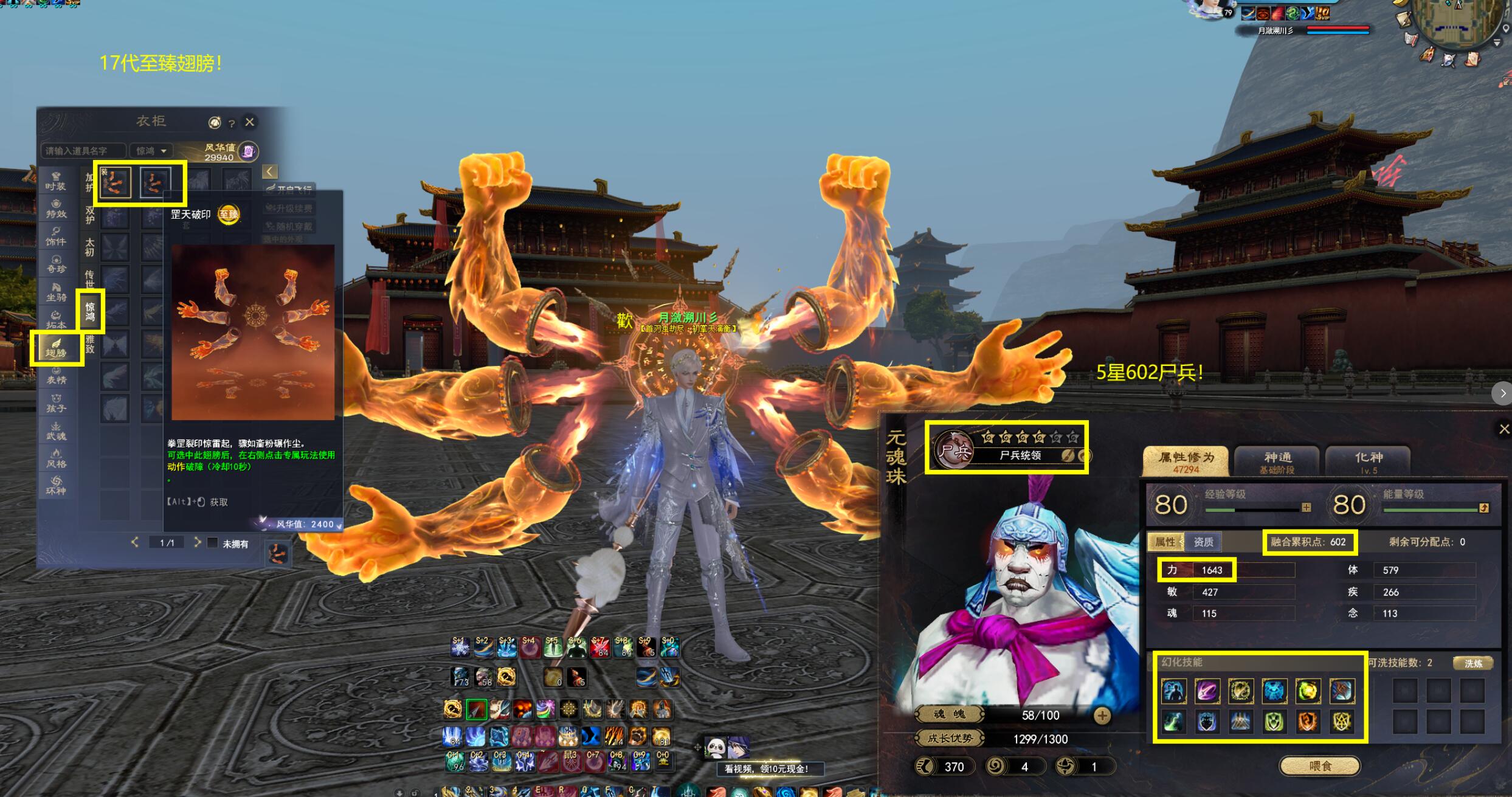Open the 惊鸿 filter dropdown
Image resolution: width=1512 pixels, height=797 pixels.
click(x=151, y=151)
